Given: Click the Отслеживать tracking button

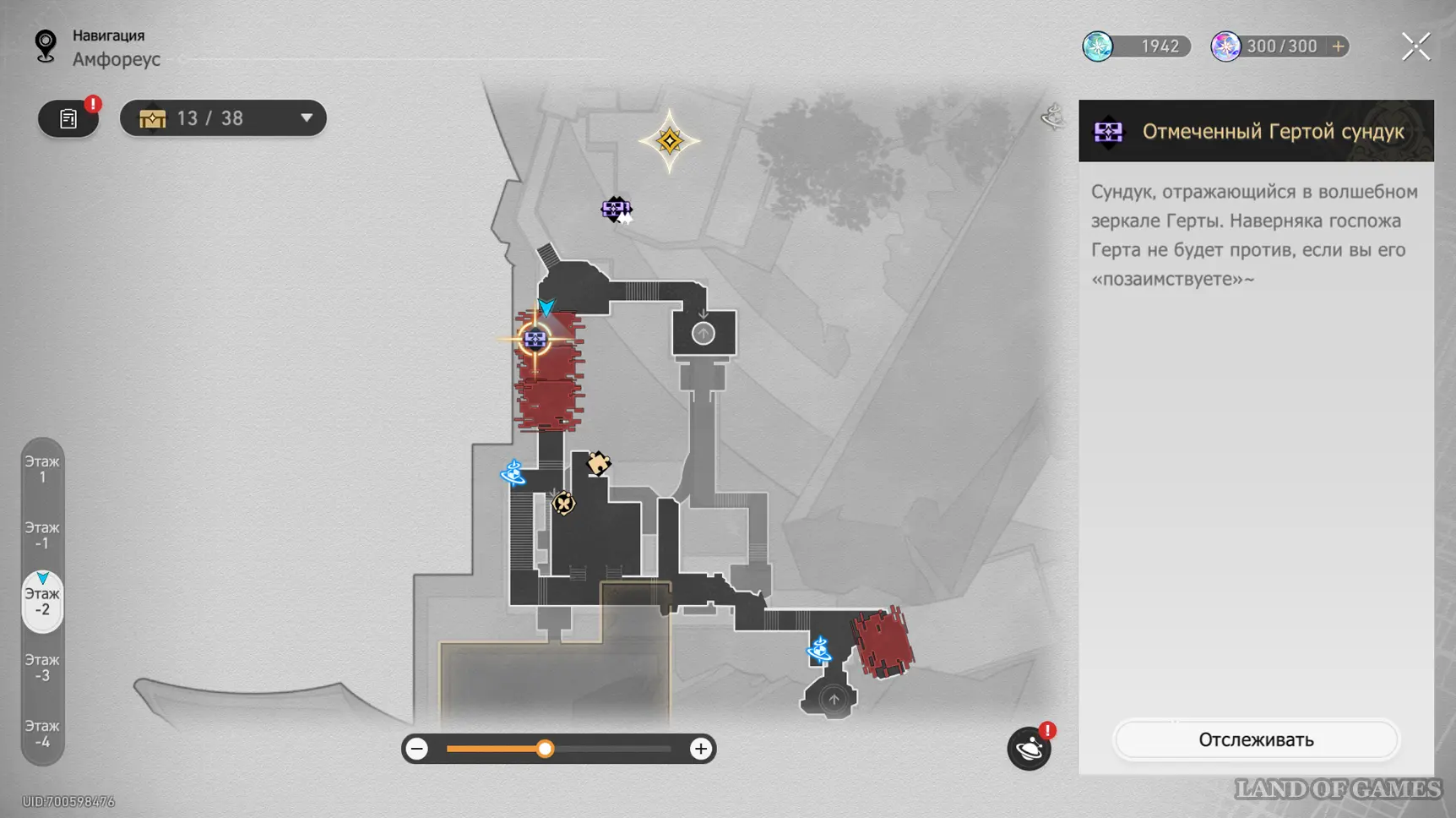Looking at the screenshot, I should click(x=1256, y=739).
